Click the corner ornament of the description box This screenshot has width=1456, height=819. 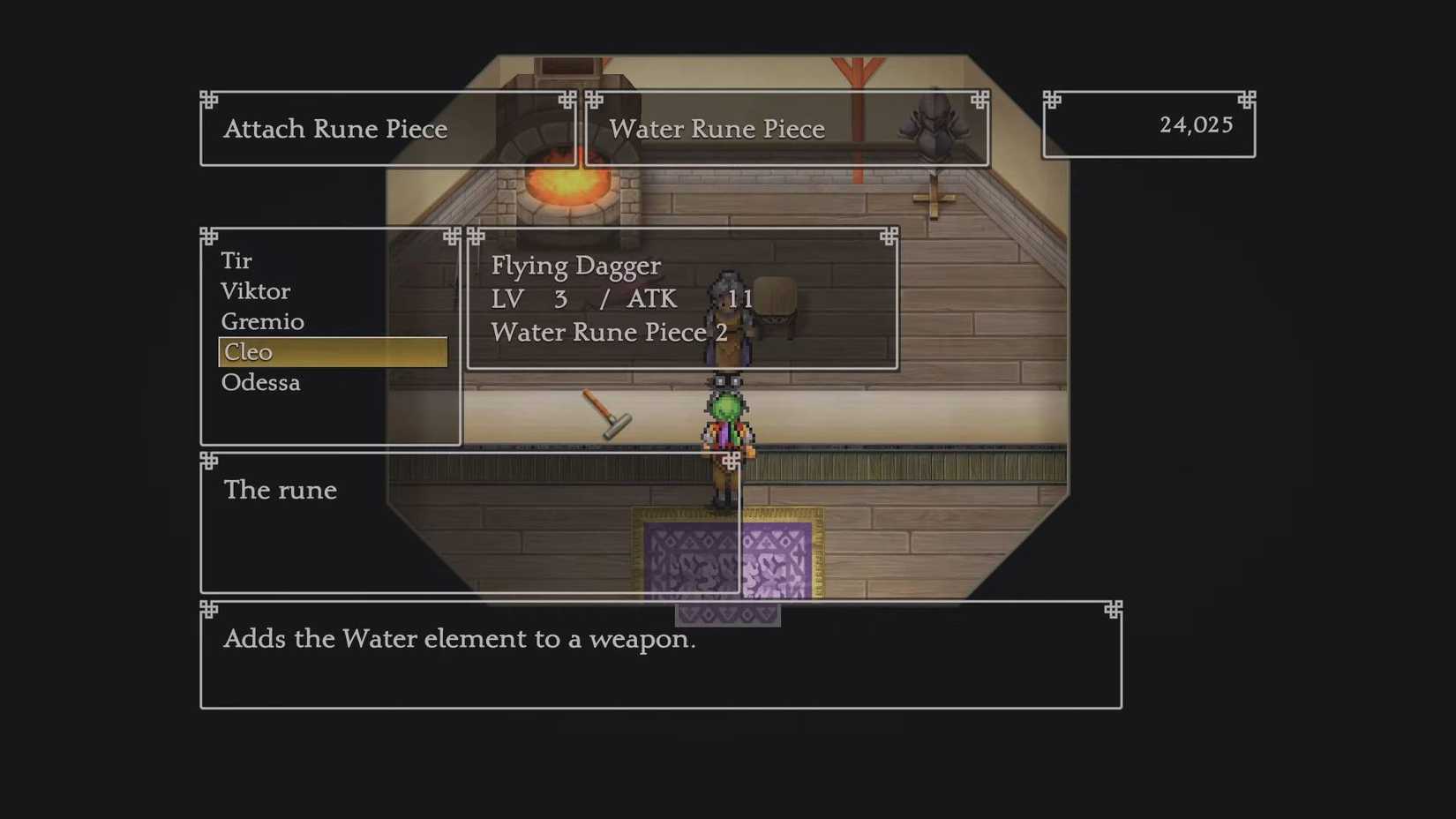(209, 611)
